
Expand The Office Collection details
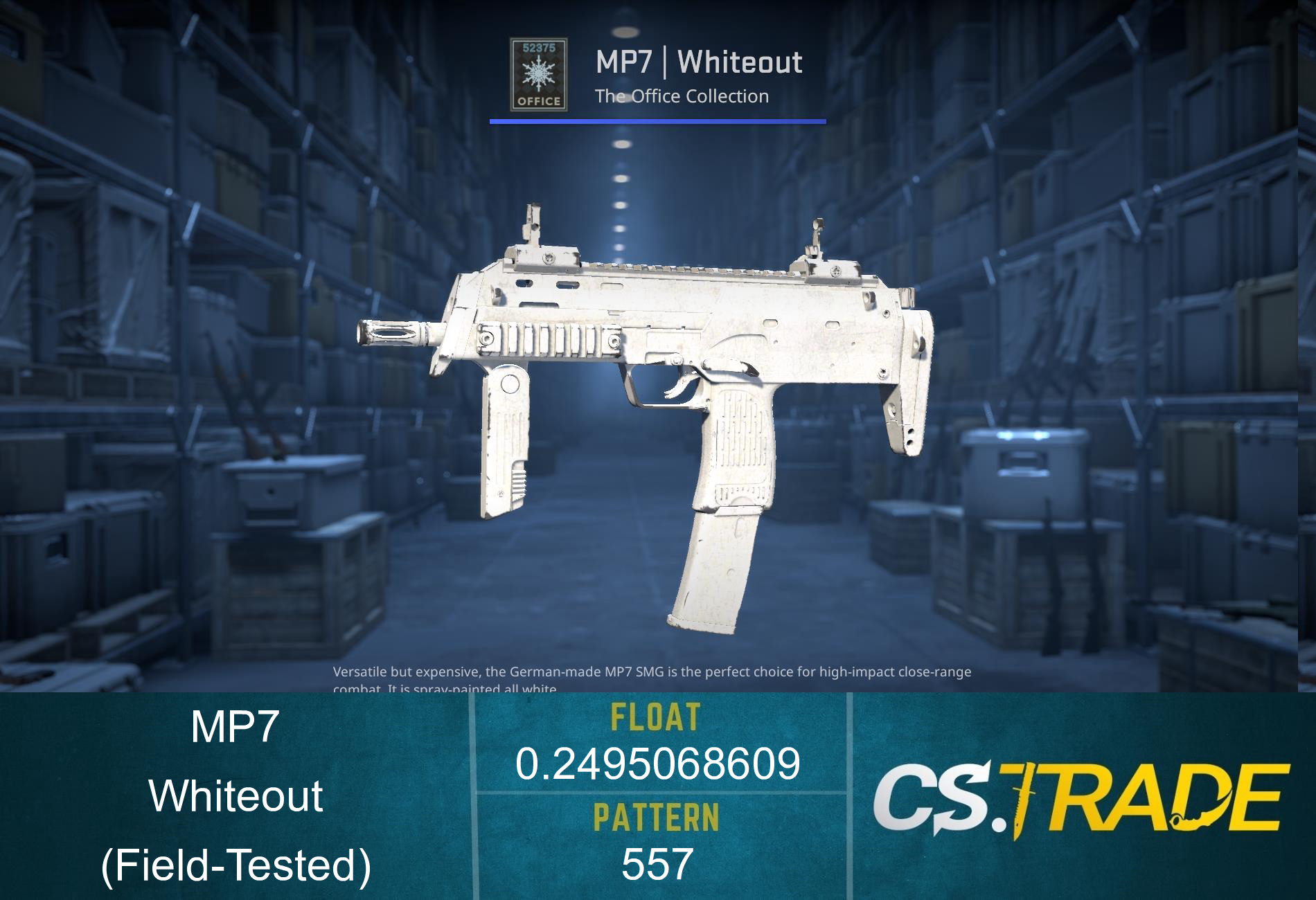coord(682,97)
